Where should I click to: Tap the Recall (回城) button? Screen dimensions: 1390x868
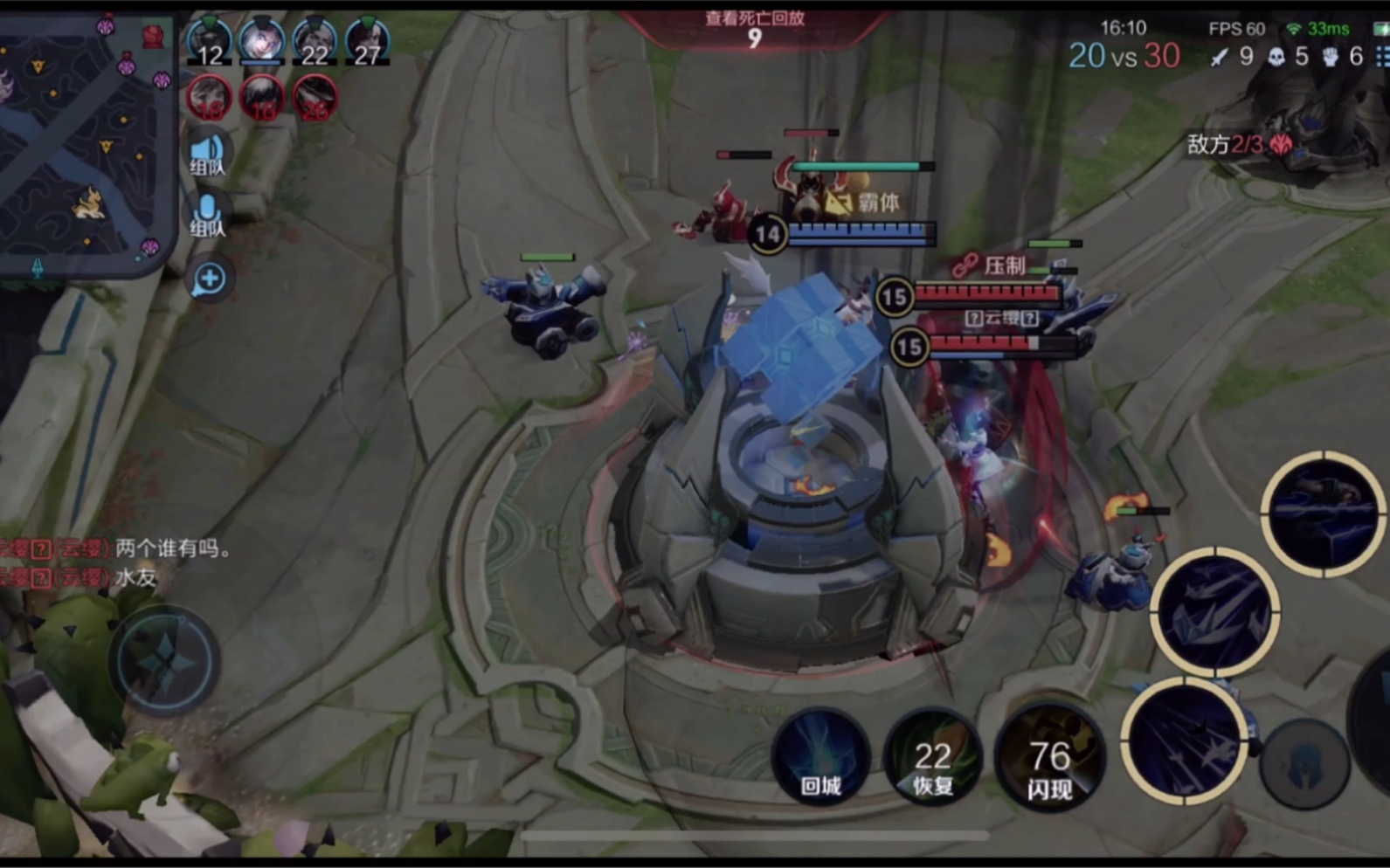pyautogui.click(x=820, y=756)
